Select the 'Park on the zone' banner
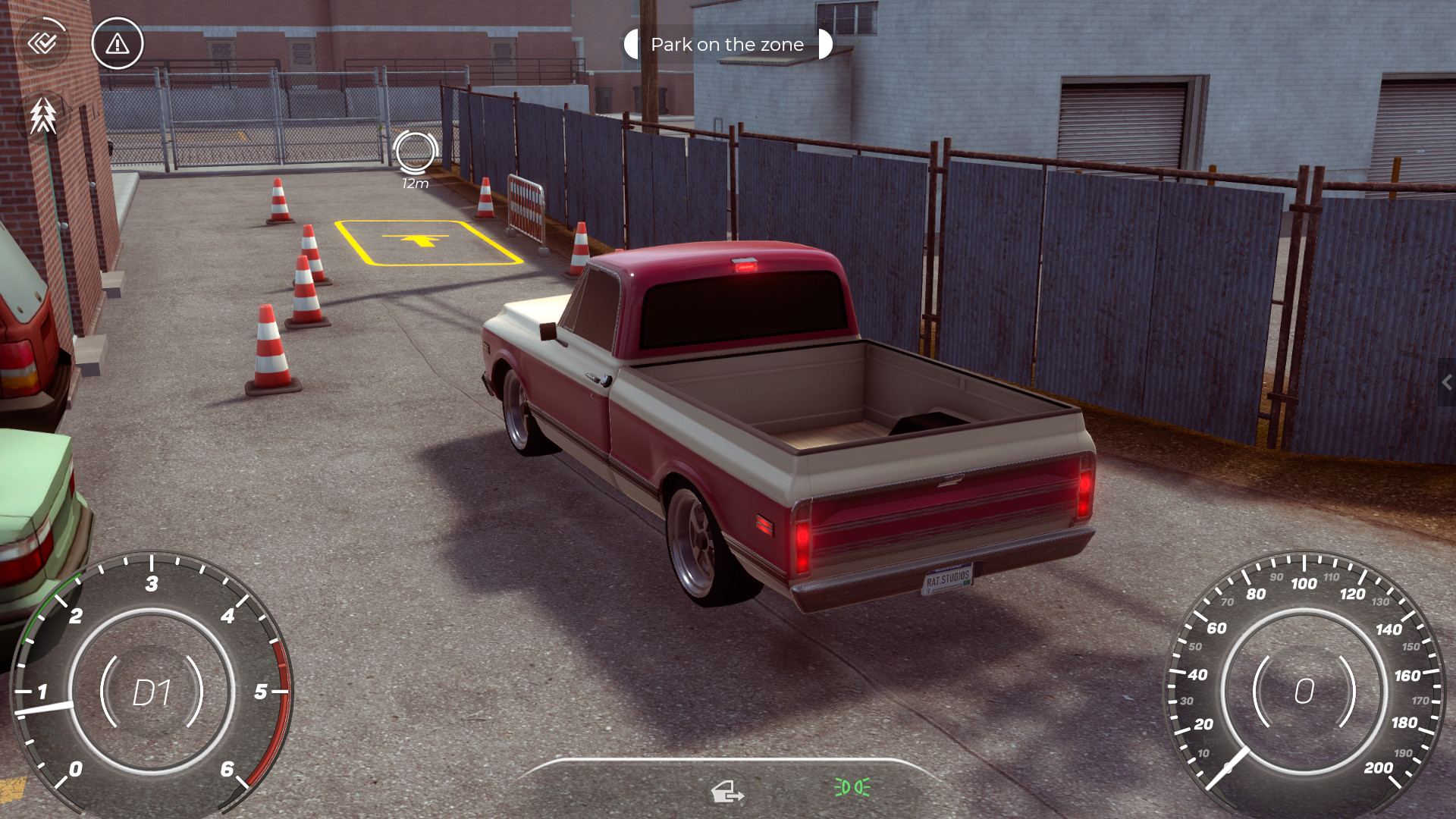The height and width of the screenshot is (819, 1456). coord(726,44)
